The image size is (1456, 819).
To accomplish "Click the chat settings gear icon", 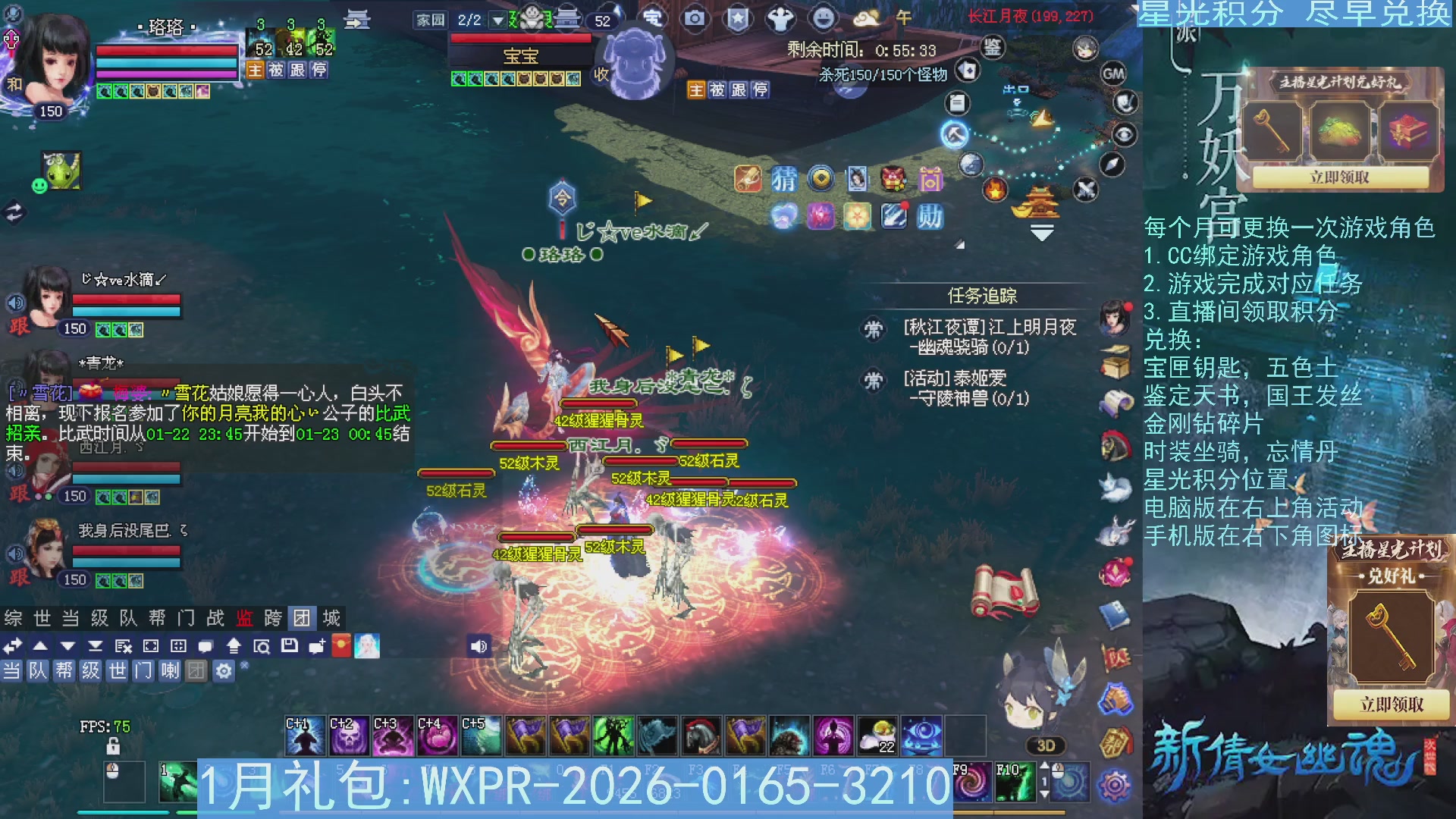I will click(223, 670).
